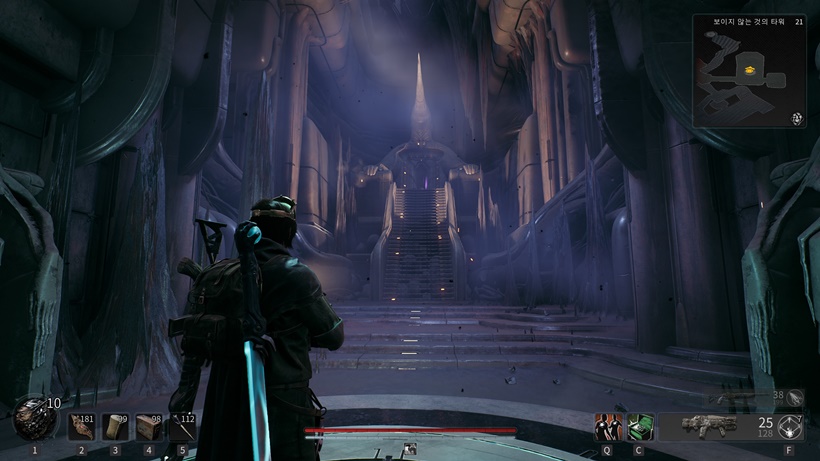This screenshot has height=461, width=820.
Task: Click the yellow checkpoint marker on minimap
Action: 749,70
